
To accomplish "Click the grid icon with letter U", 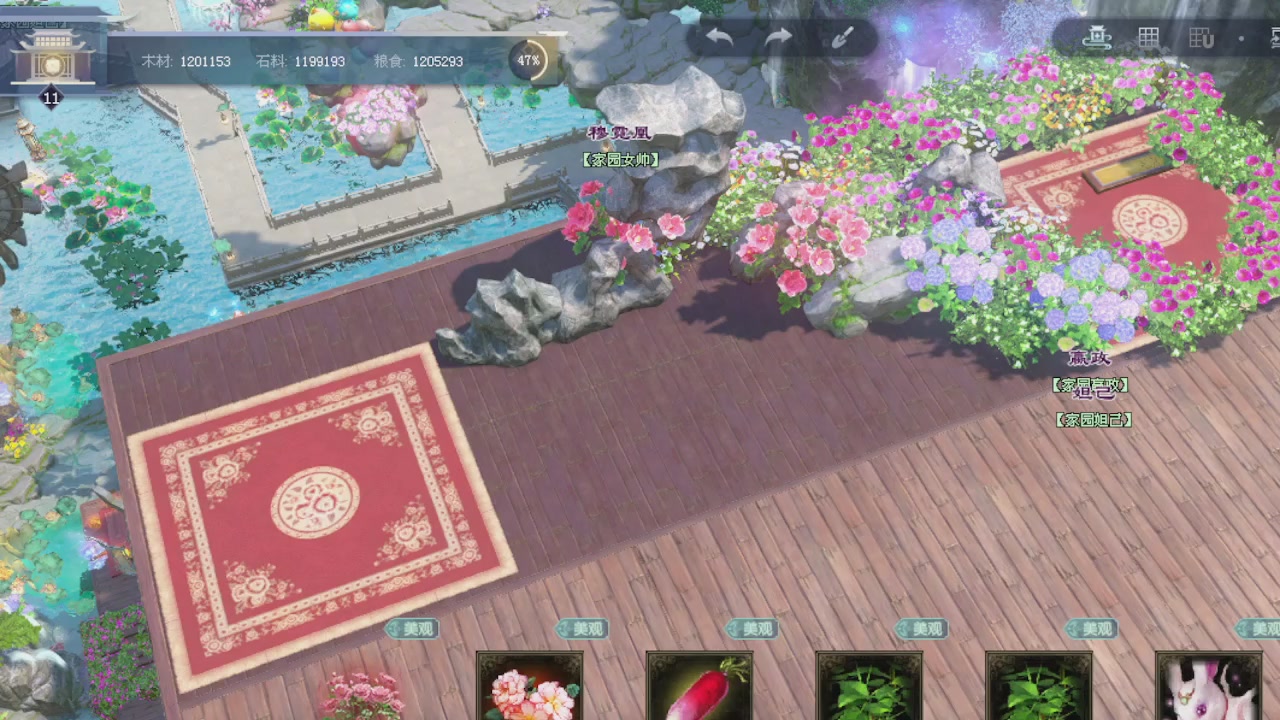I will pyautogui.click(x=1201, y=36).
